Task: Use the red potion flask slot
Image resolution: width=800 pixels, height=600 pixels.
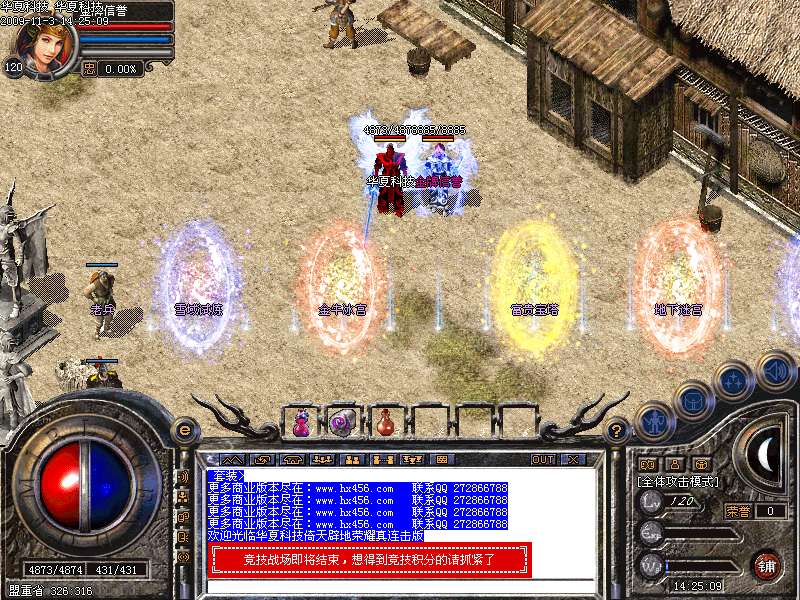Action: click(x=386, y=424)
